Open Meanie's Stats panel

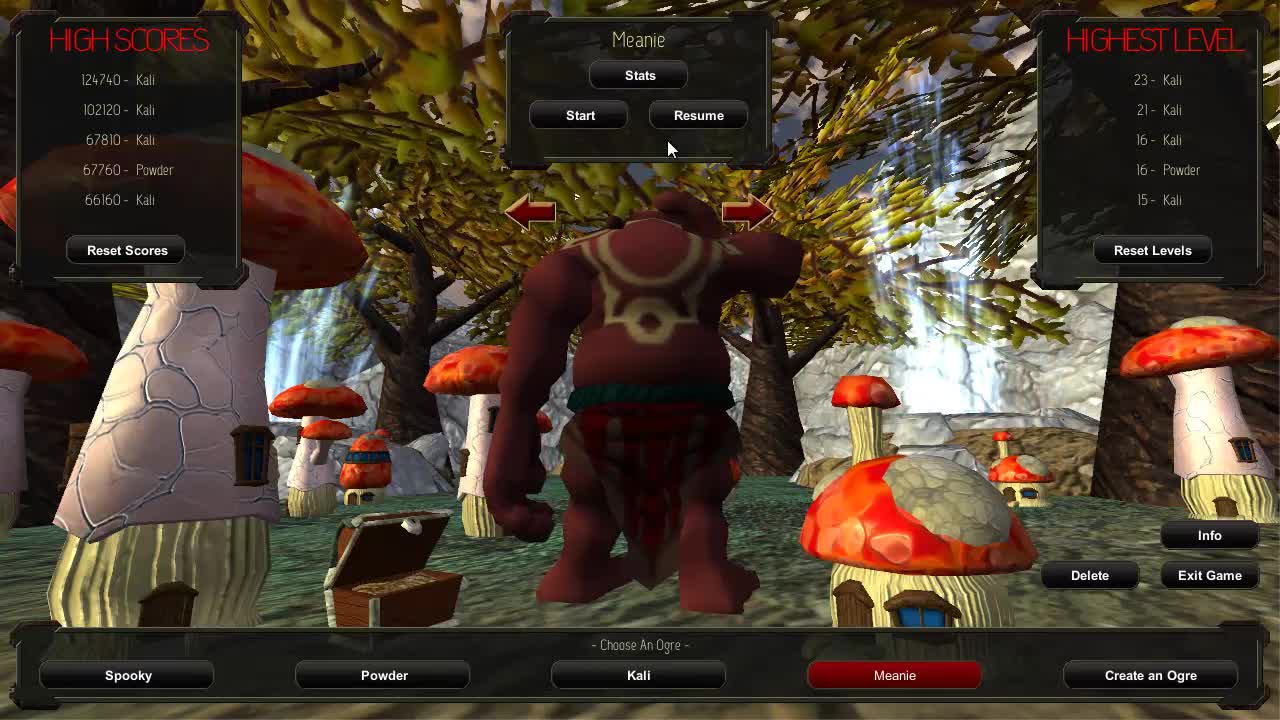[x=638, y=75]
